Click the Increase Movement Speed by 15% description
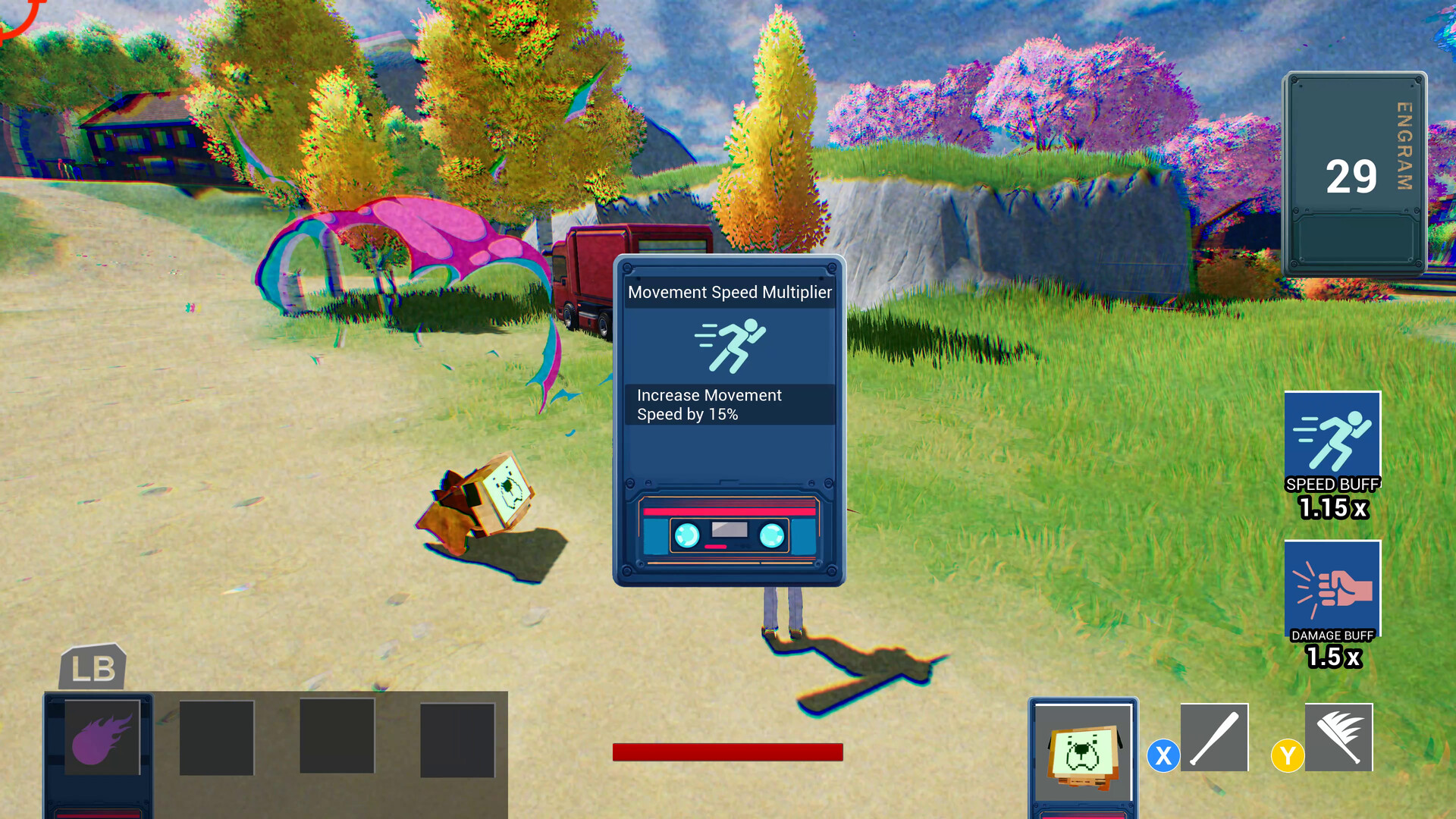This screenshot has width=1456, height=819. pyautogui.click(x=709, y=404)
